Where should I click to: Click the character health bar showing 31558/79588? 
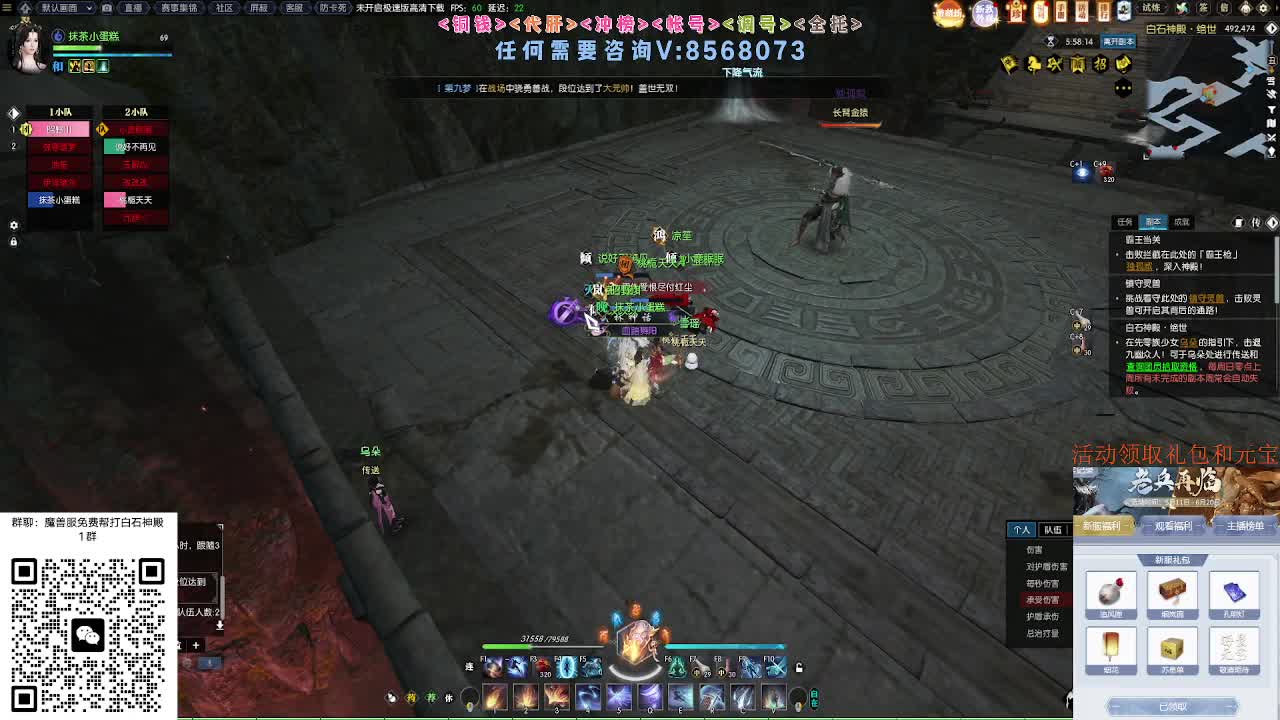click(x=540, y=648)
